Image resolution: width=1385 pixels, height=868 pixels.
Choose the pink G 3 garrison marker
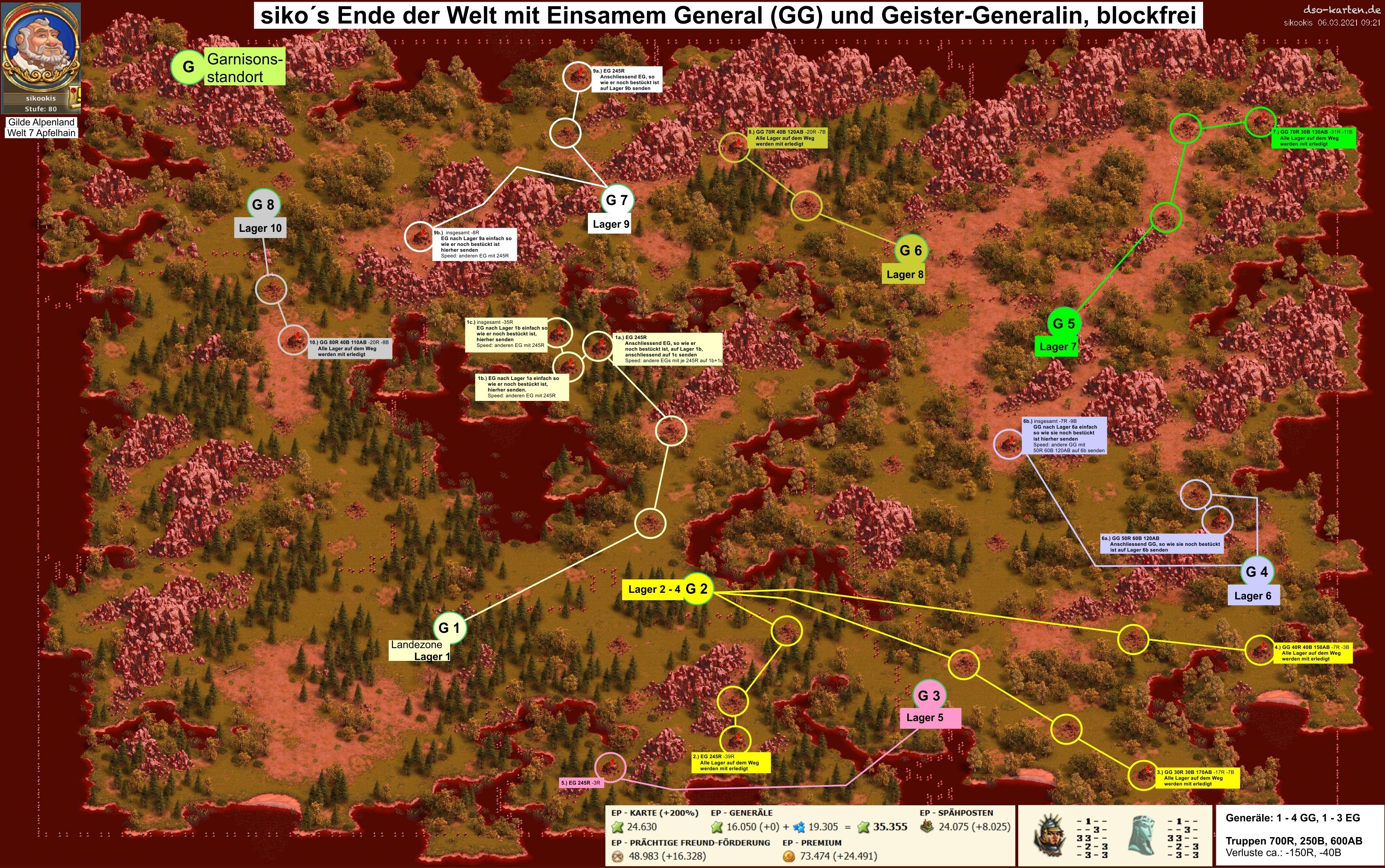coord(929,695)
